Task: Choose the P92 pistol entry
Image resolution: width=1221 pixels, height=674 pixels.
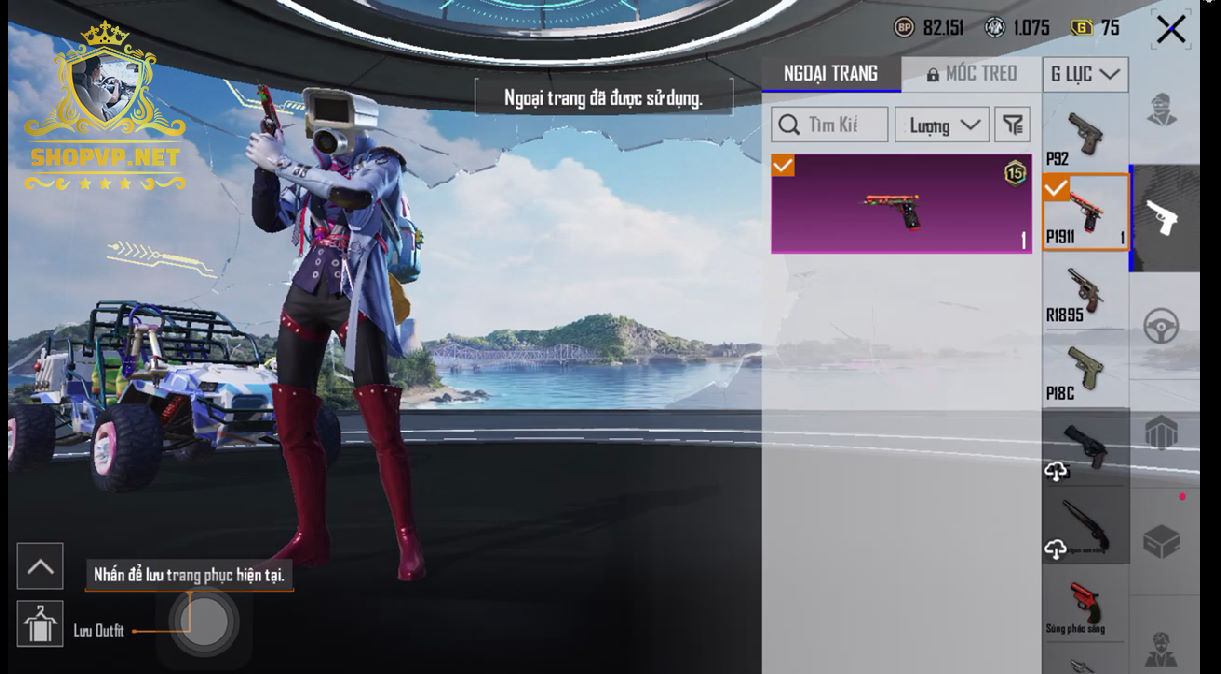Action: (x=1085, y=135)
